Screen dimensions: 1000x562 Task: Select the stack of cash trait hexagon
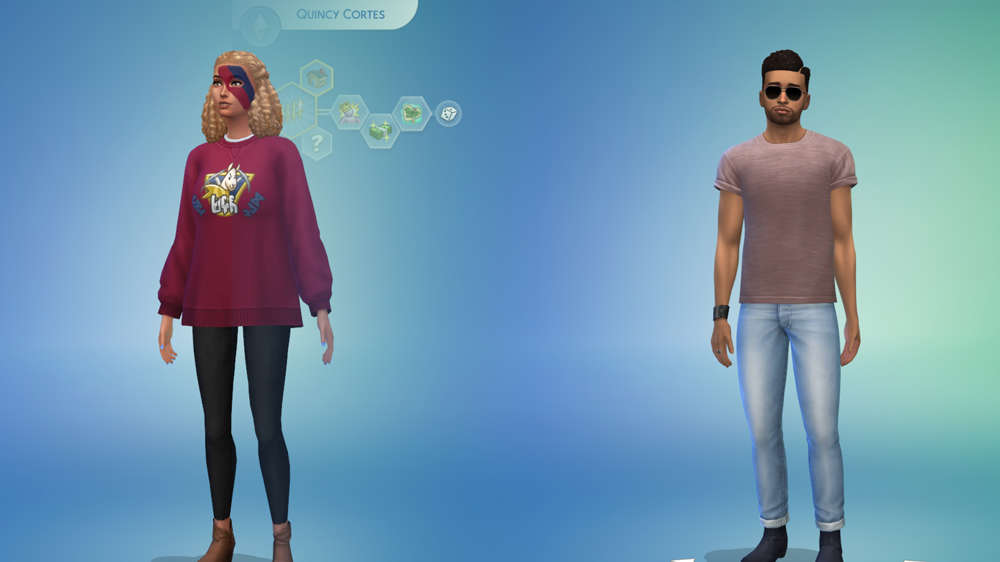point(380,130)
